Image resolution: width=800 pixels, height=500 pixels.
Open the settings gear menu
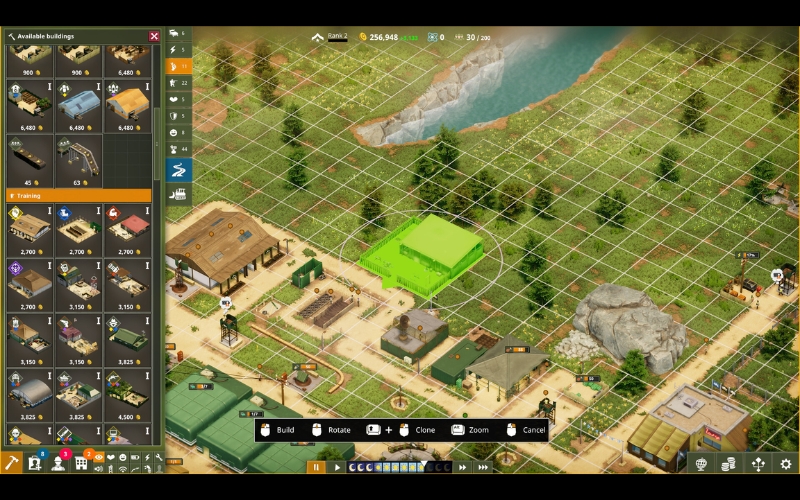786,464
